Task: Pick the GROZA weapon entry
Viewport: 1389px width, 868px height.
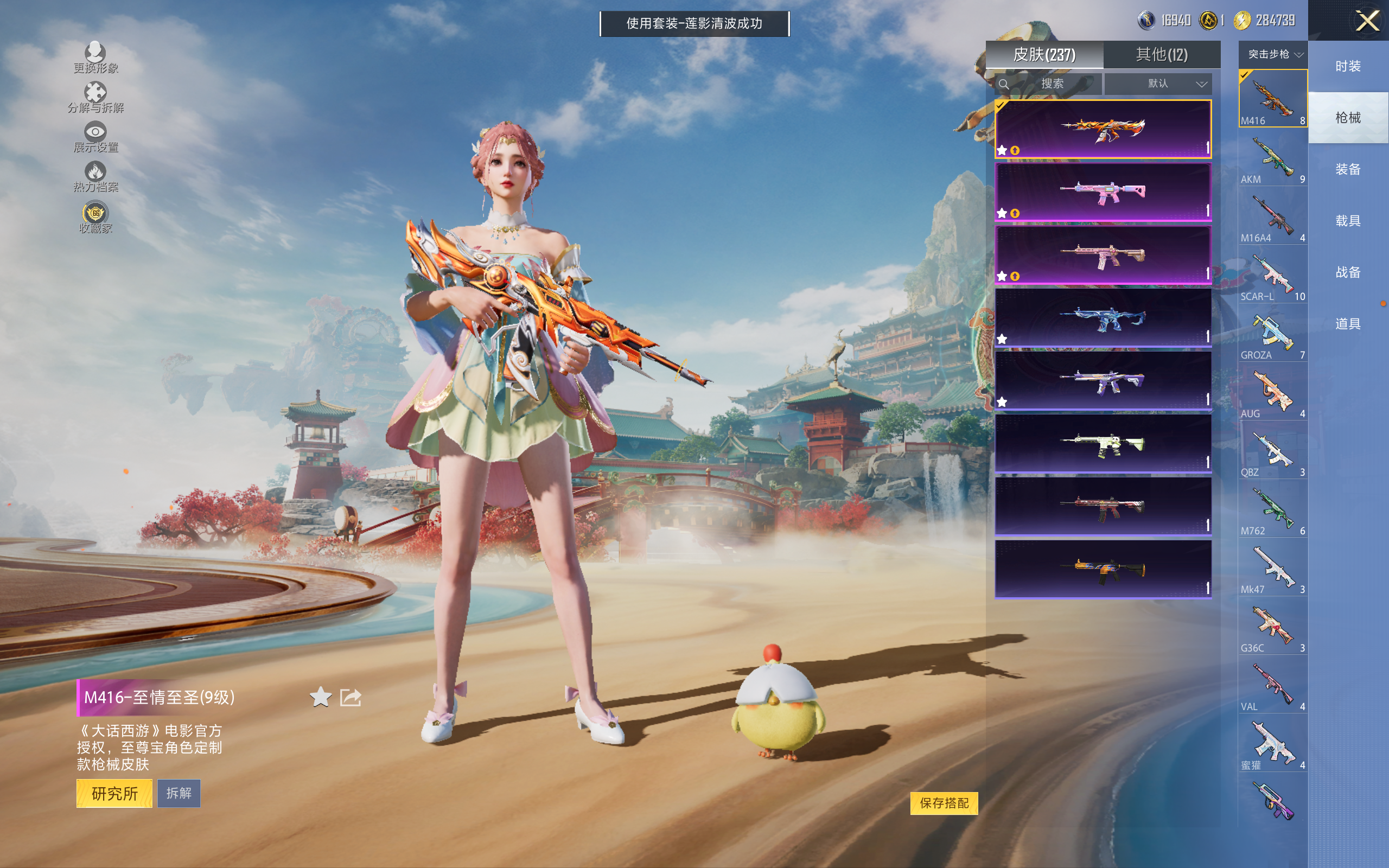Action: click(x=1272, y=335)
